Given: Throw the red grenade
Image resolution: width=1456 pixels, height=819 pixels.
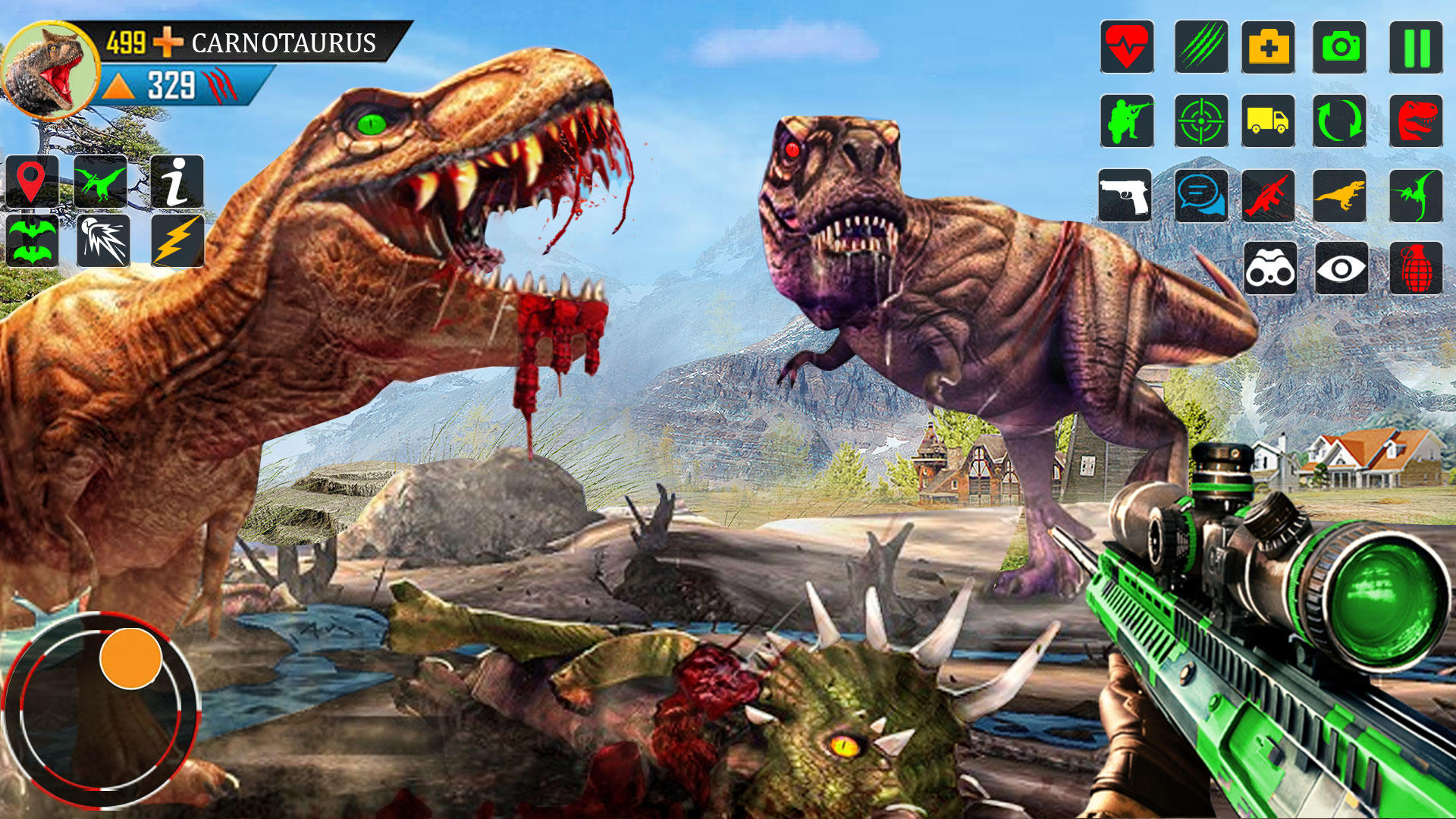Looking at the screenshot, I should pos(1416,268).
